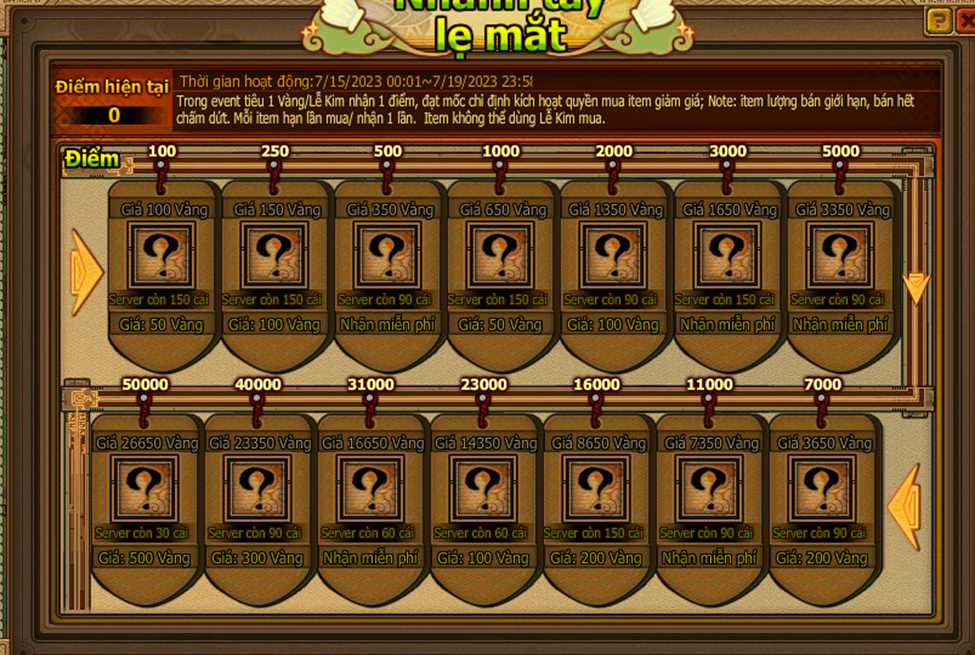Viewport: 975px width, 655px height.
Task: Buy the 50000-point reward for 500 Vàng
Action: (x=145, y=558)
